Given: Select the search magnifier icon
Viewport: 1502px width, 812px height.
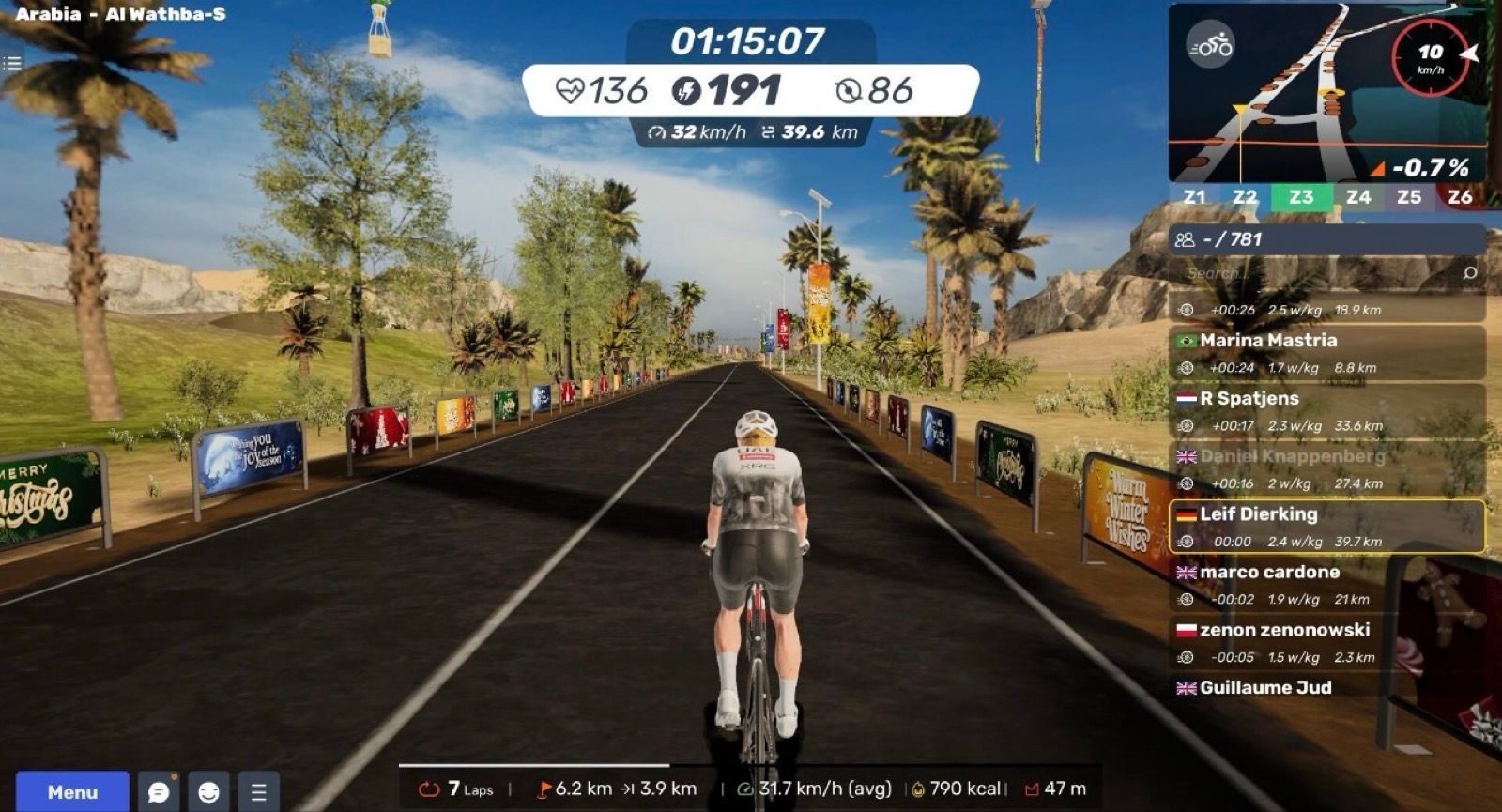Looking at the screenshot, I should (x=1470, y=273).
